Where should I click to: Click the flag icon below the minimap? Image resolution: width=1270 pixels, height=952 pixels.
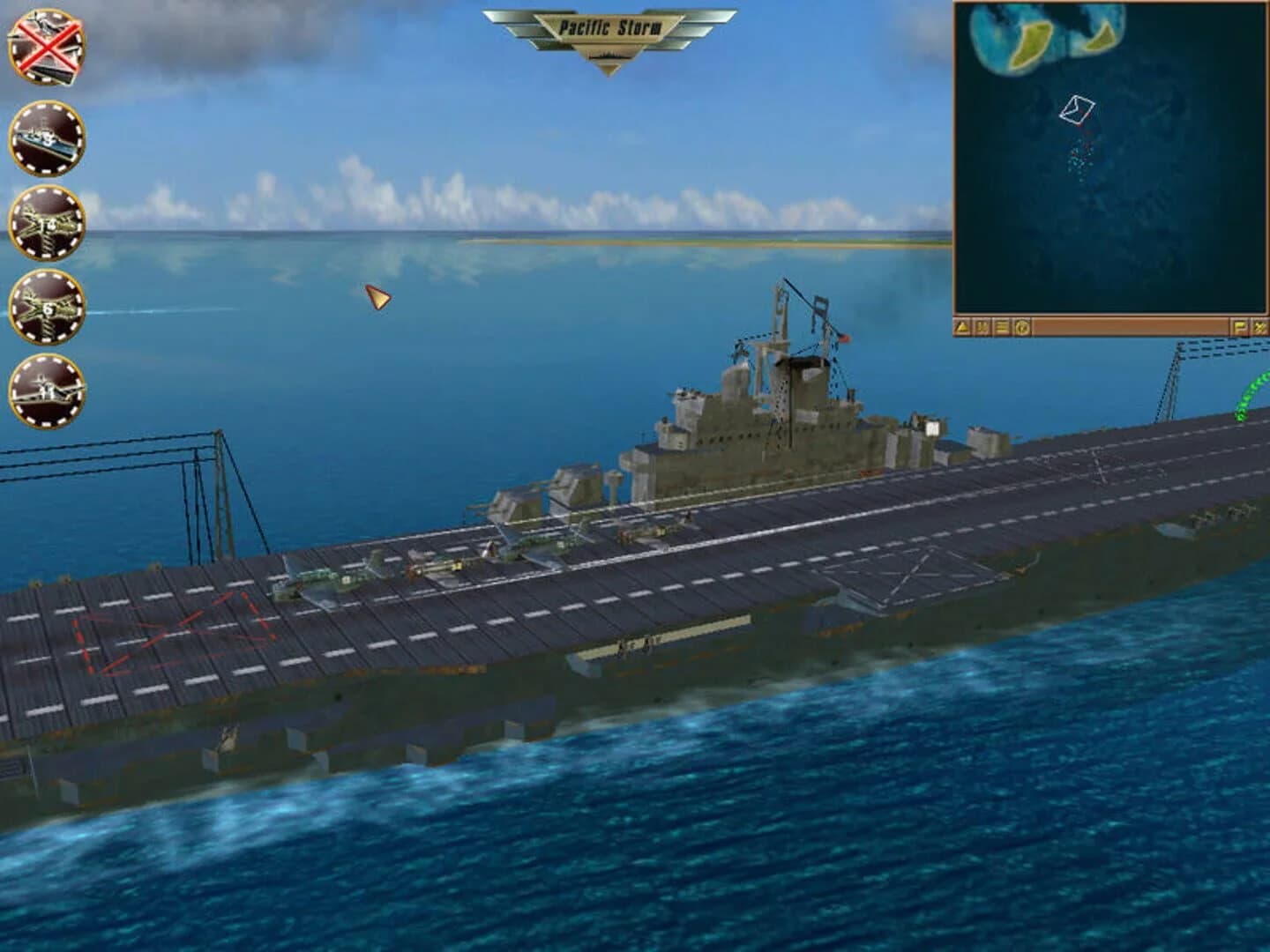point(1240,326)
